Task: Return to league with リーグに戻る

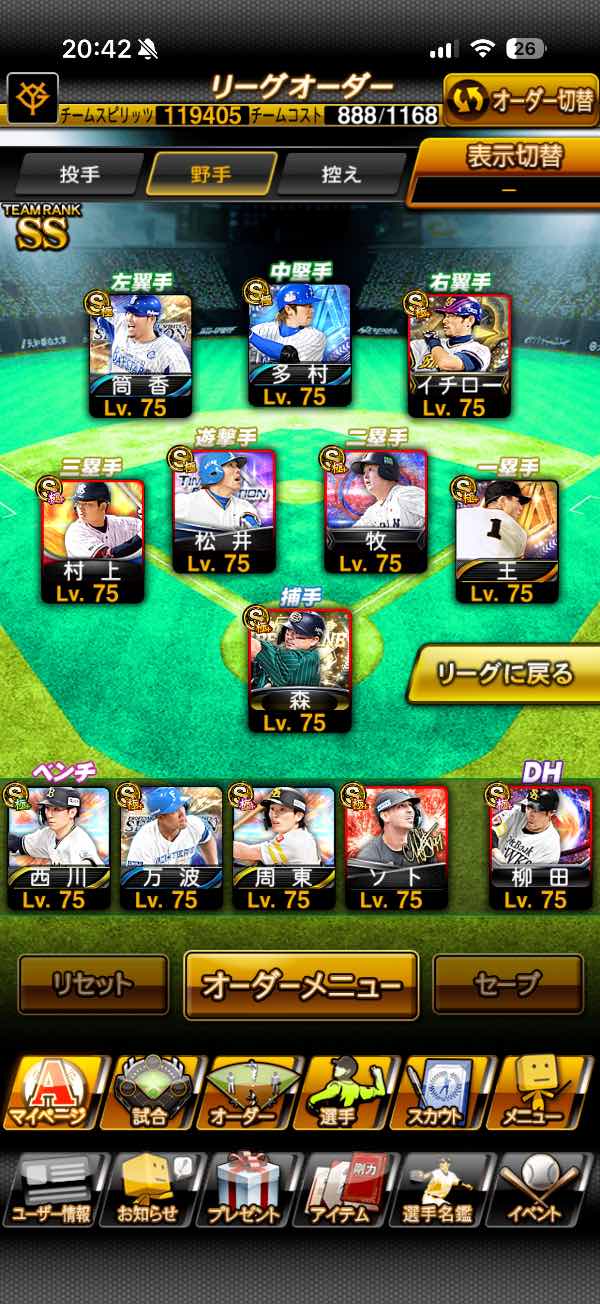Action: [507, 673]
